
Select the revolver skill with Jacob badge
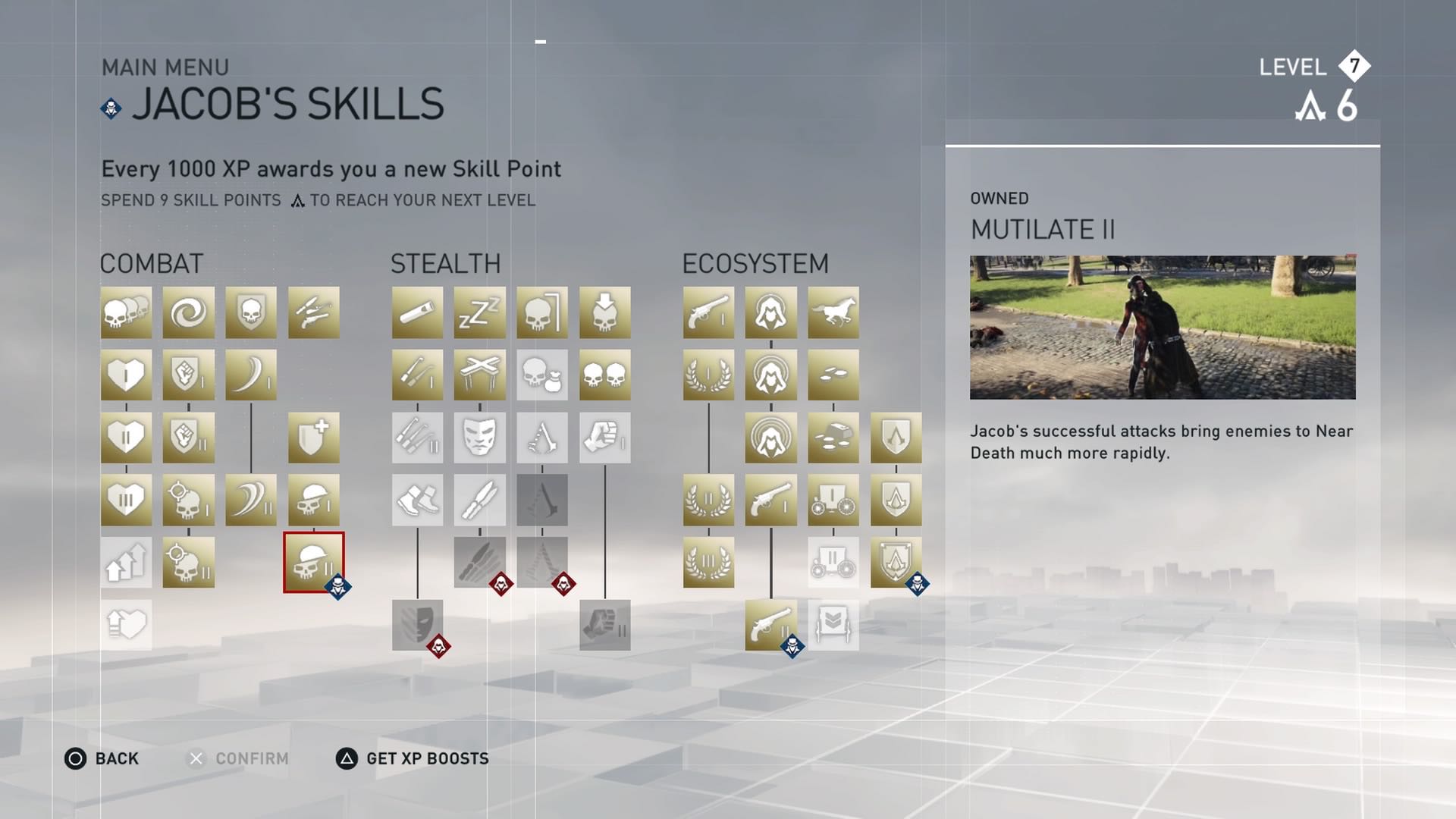click(x=770, y=625)
